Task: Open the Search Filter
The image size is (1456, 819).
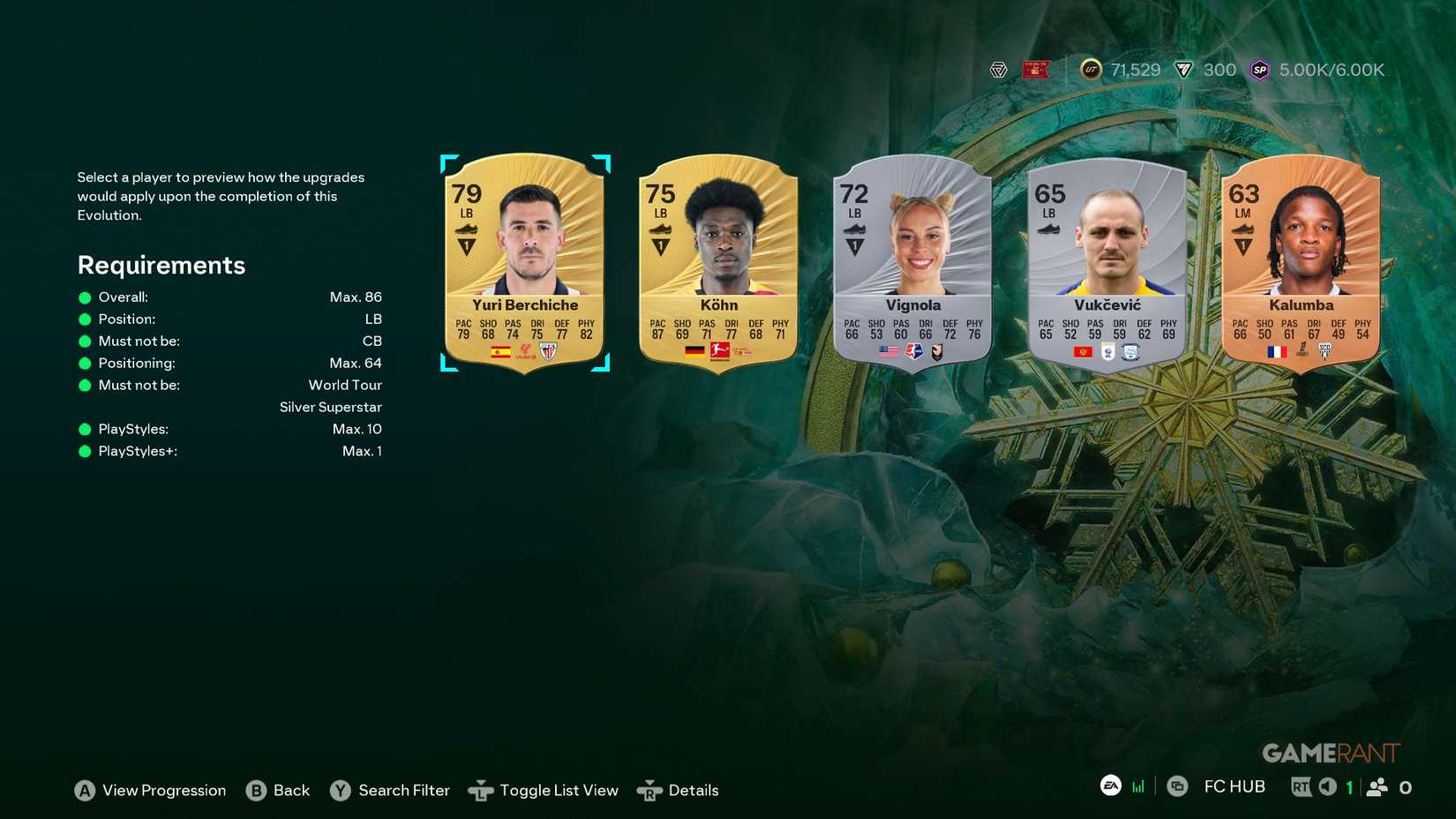Action: click(x=390, y=791)
